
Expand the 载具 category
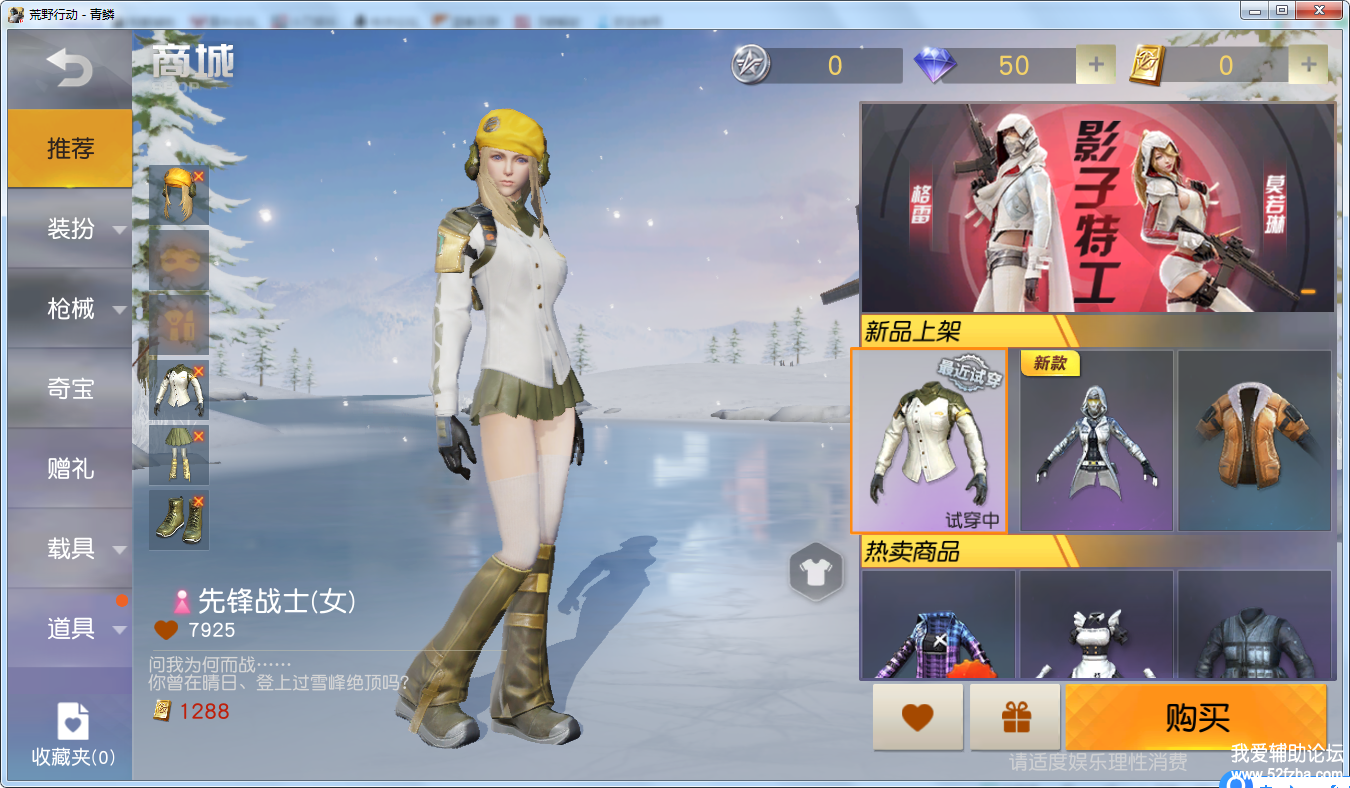coord(72,548)
